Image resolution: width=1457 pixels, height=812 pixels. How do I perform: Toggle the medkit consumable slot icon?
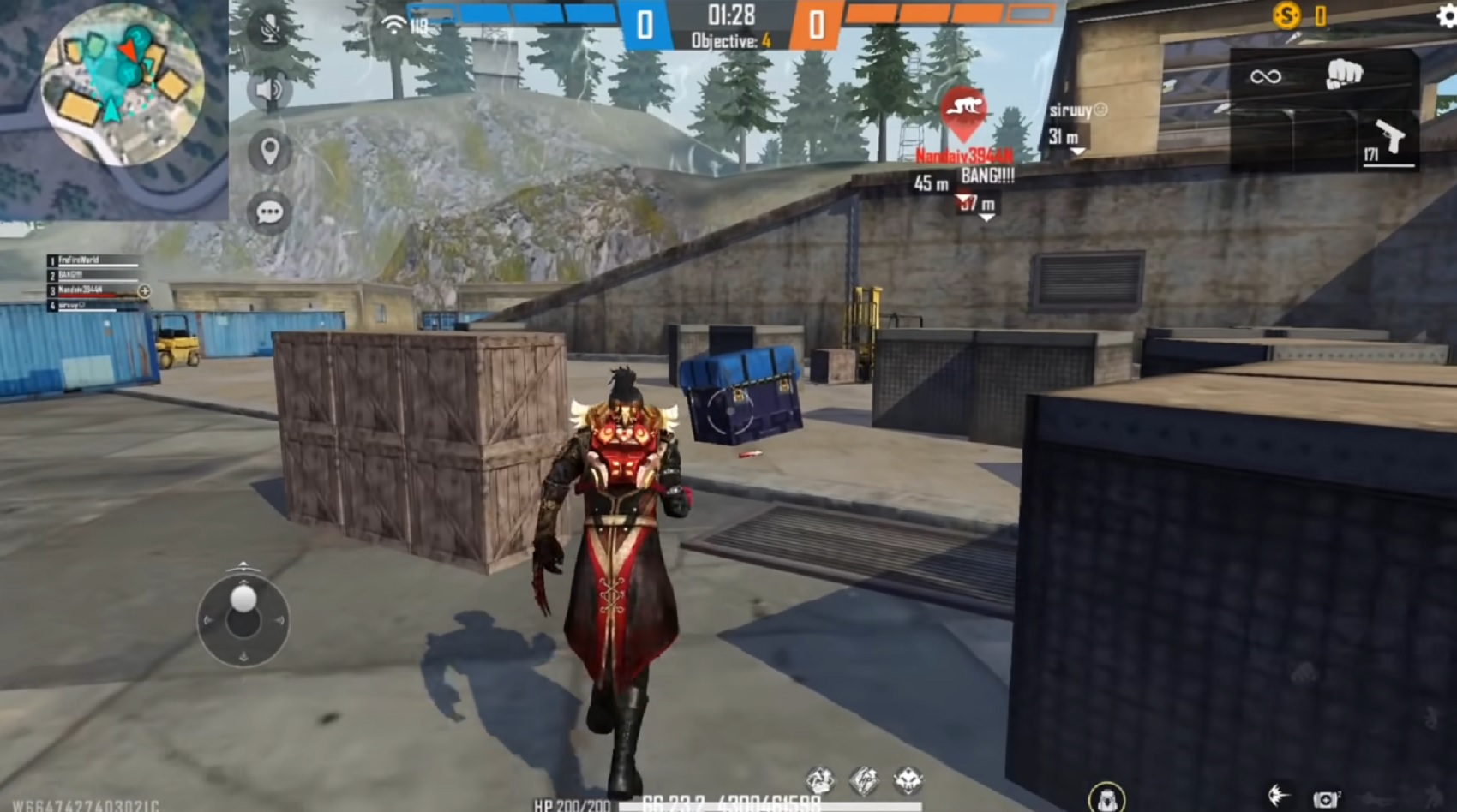coord(1326,797)
